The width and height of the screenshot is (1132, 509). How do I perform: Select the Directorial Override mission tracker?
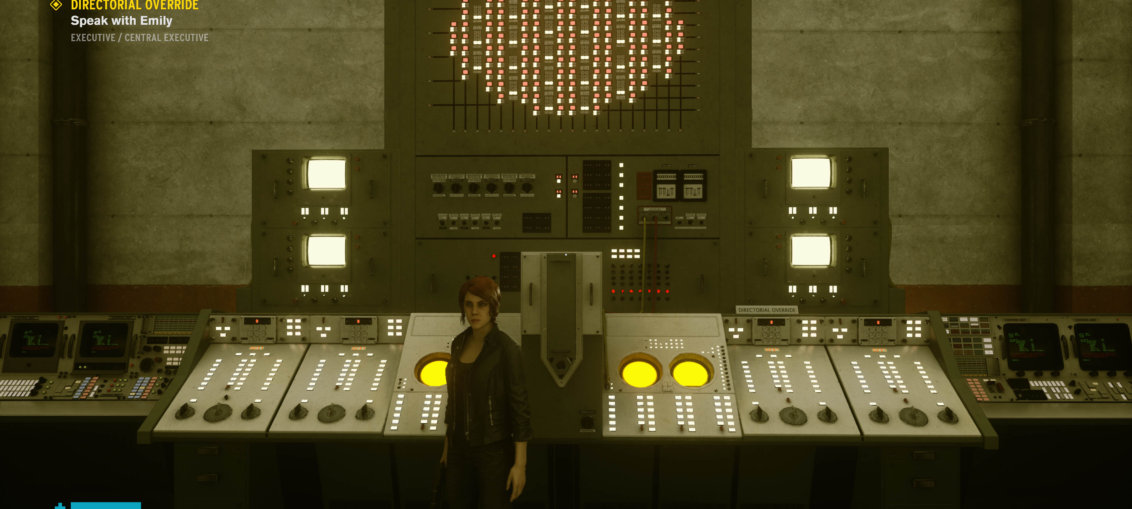pos(134,6)
